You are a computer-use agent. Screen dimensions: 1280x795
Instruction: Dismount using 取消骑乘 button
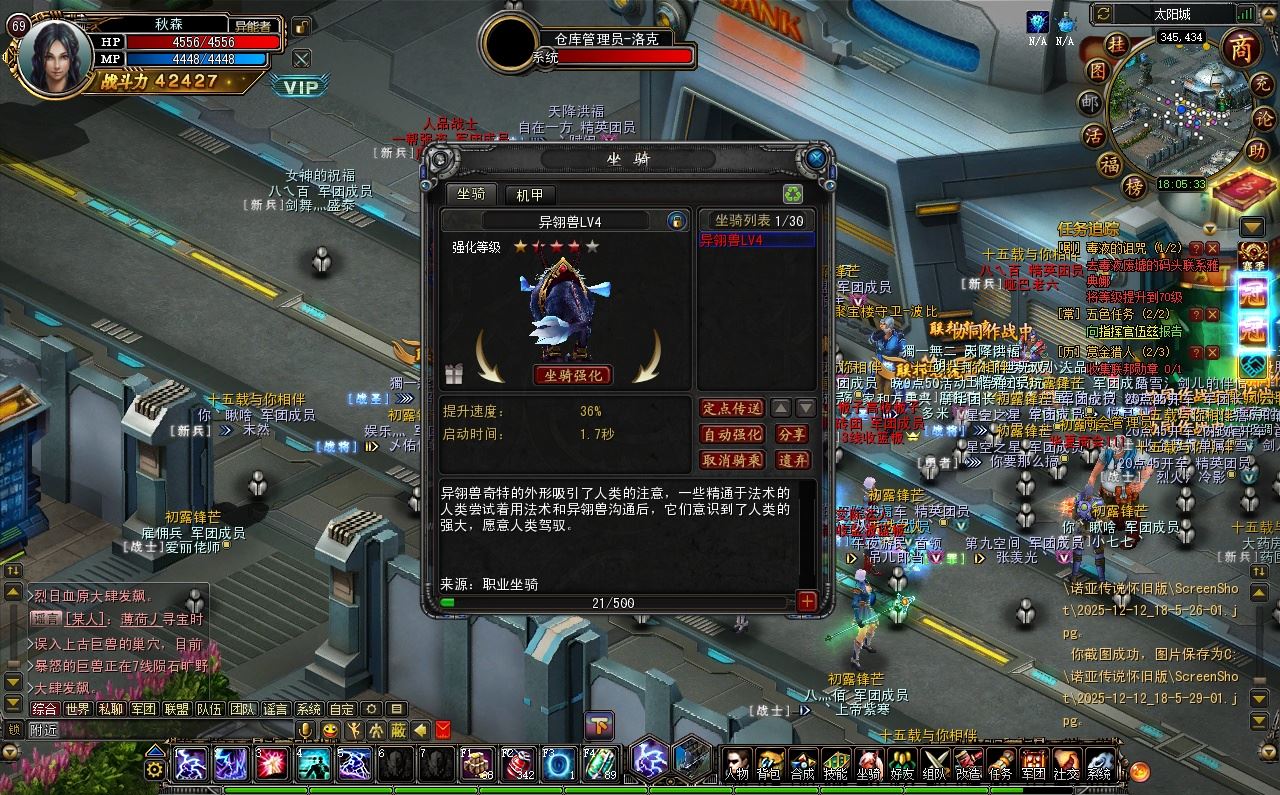[732, 460]
